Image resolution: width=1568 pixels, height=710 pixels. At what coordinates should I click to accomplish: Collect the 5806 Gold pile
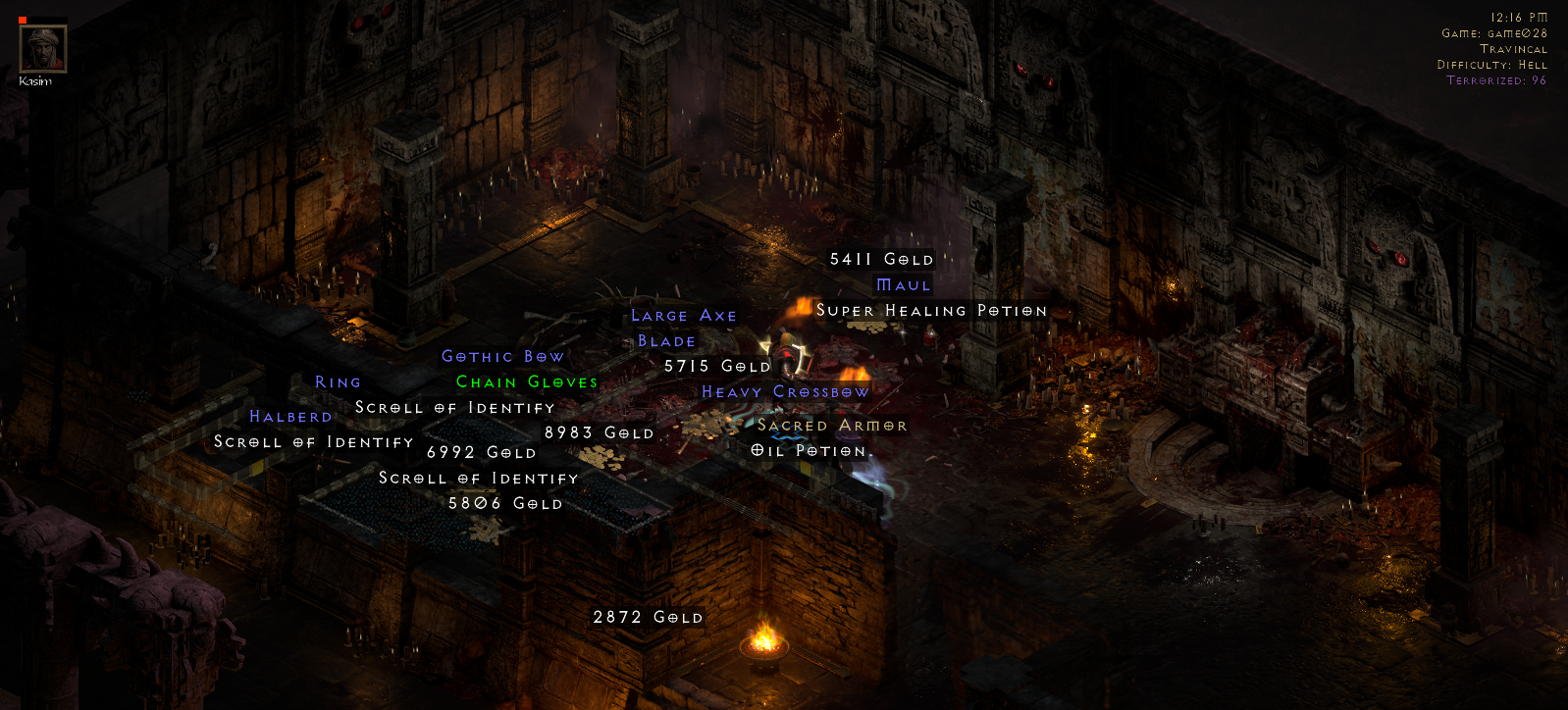tap(504, 503)
